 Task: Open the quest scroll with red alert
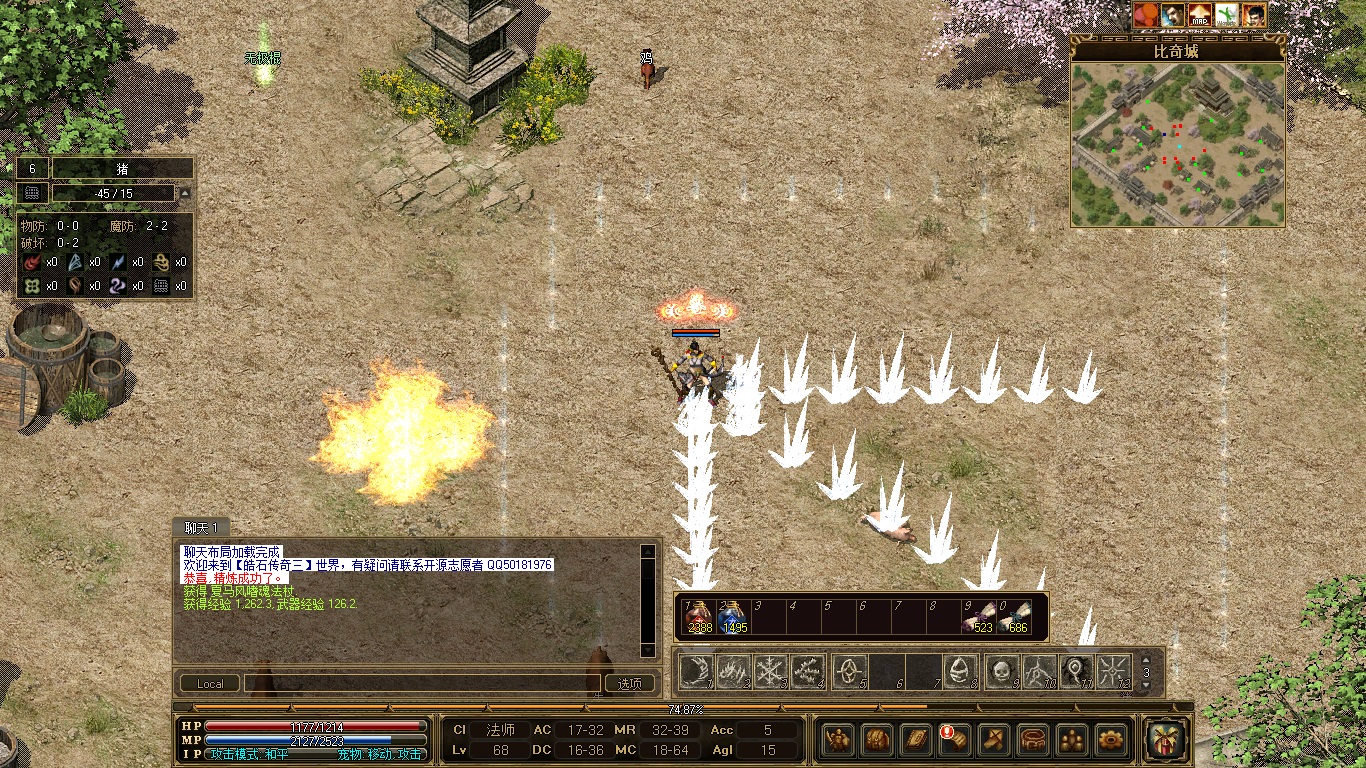(x=955, y=740)
